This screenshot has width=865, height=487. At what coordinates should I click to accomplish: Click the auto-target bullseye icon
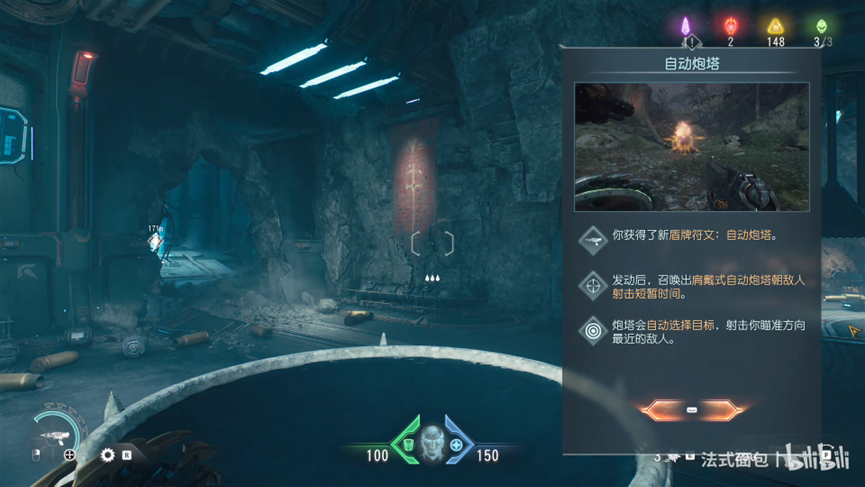594,329
